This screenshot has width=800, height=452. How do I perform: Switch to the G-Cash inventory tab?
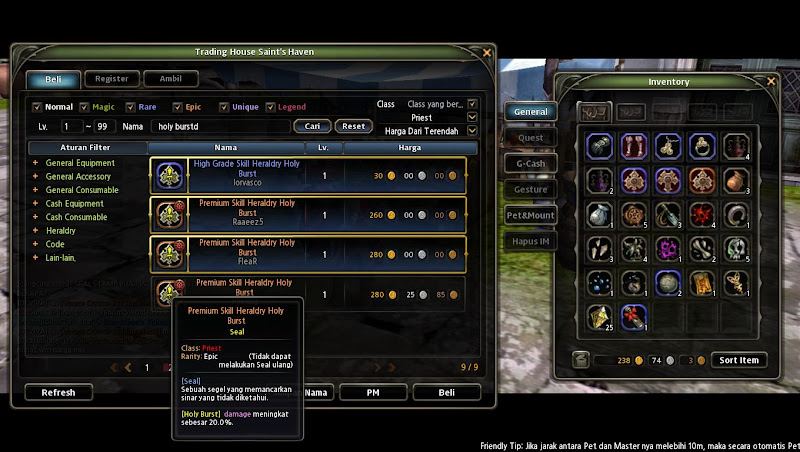coord(530,163)
